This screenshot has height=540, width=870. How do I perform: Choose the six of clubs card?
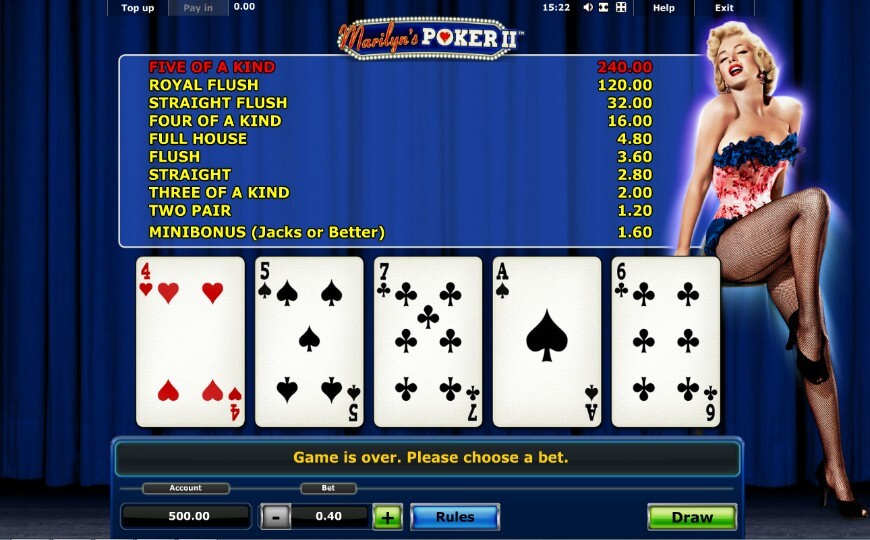[x=665, y=341]
